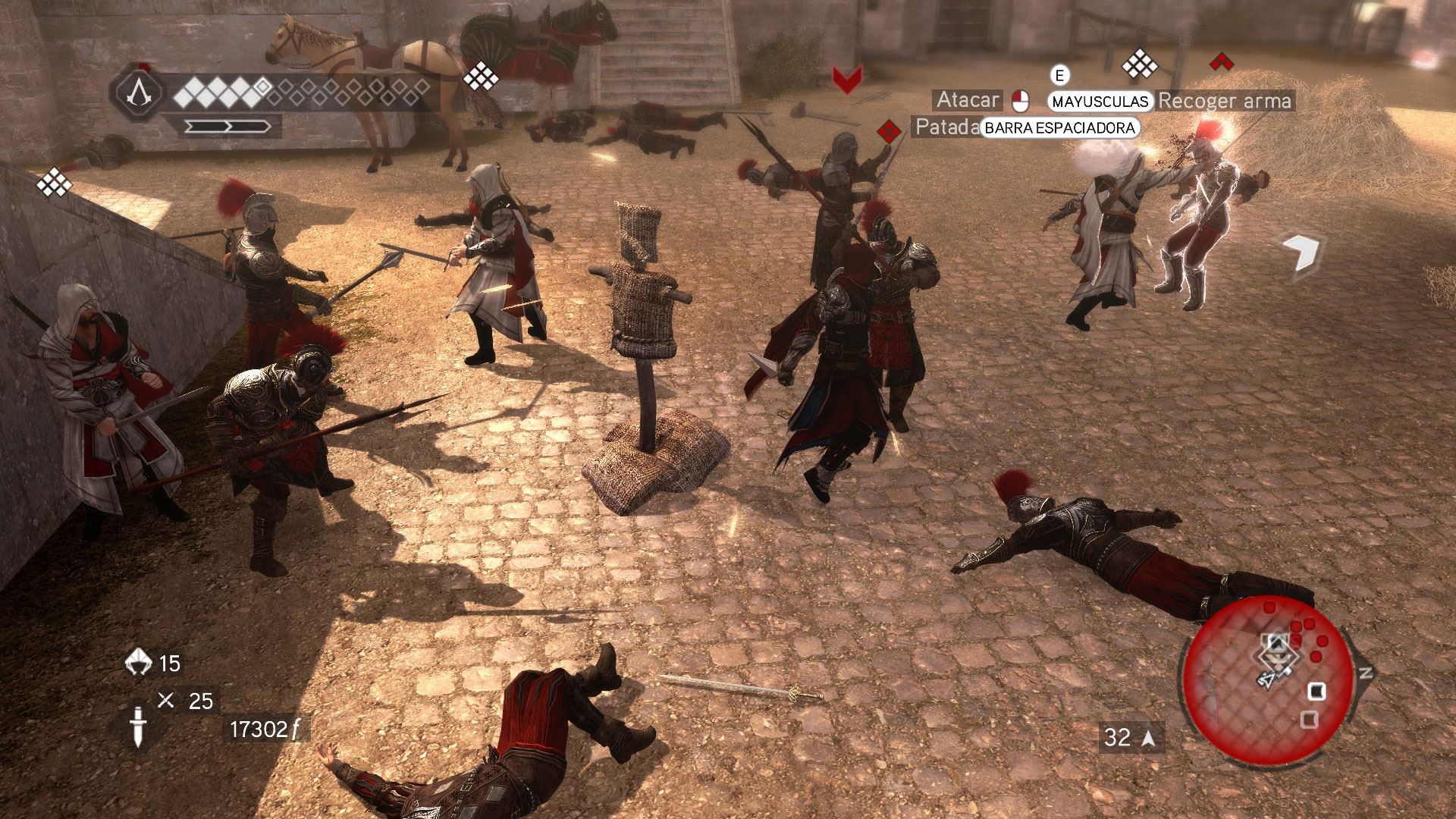Select the Assassin insignia emblem
This screenshot has width=1456, height=819.
139,94
